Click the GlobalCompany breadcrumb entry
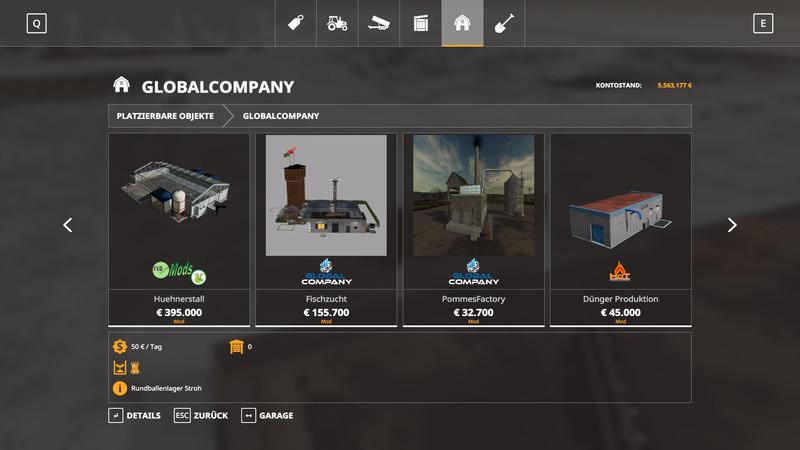Screen dimensions: 800x450 point(281,116)
